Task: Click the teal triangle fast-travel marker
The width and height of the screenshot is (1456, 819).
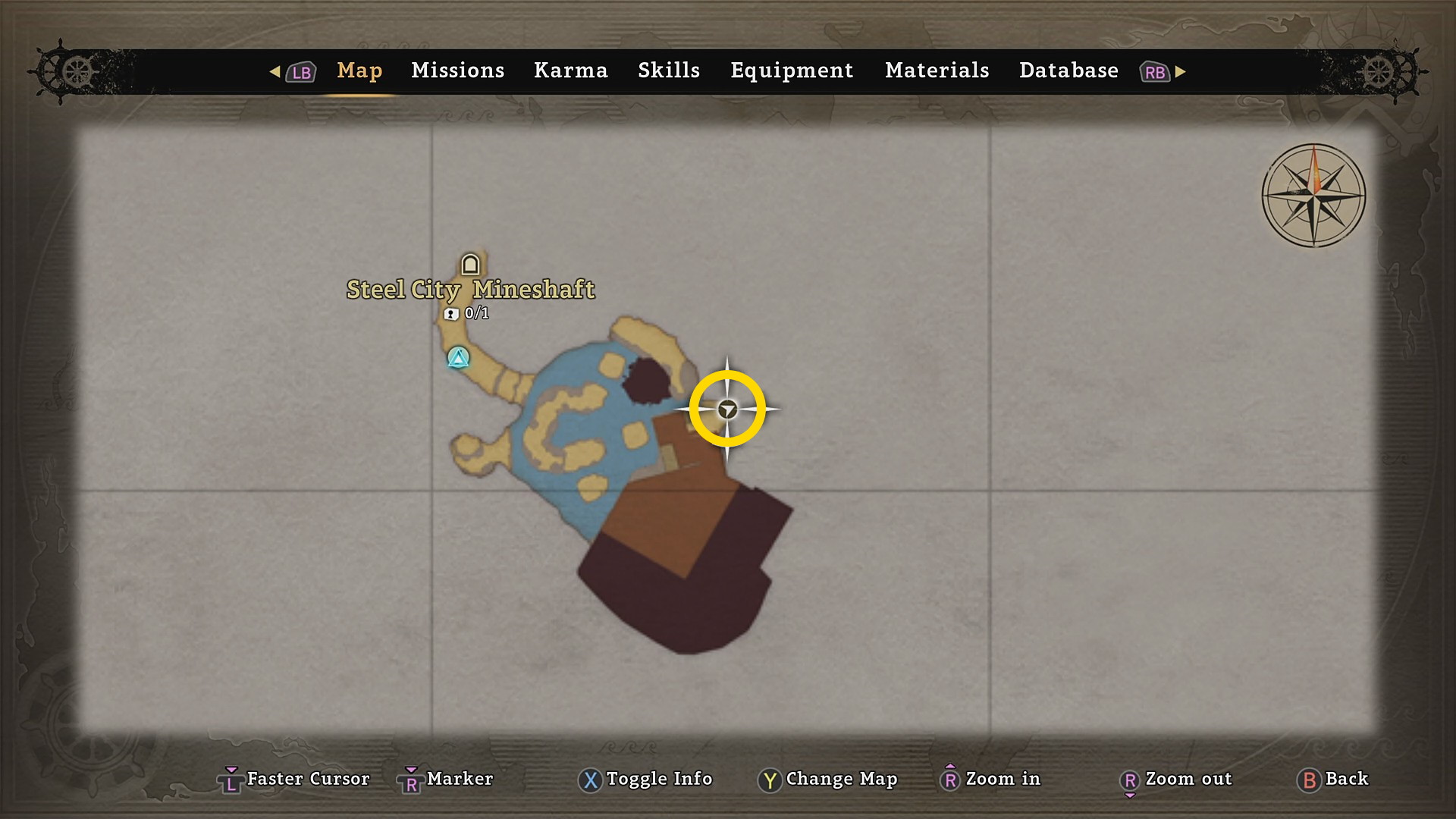Action: (x=458, y=357)
